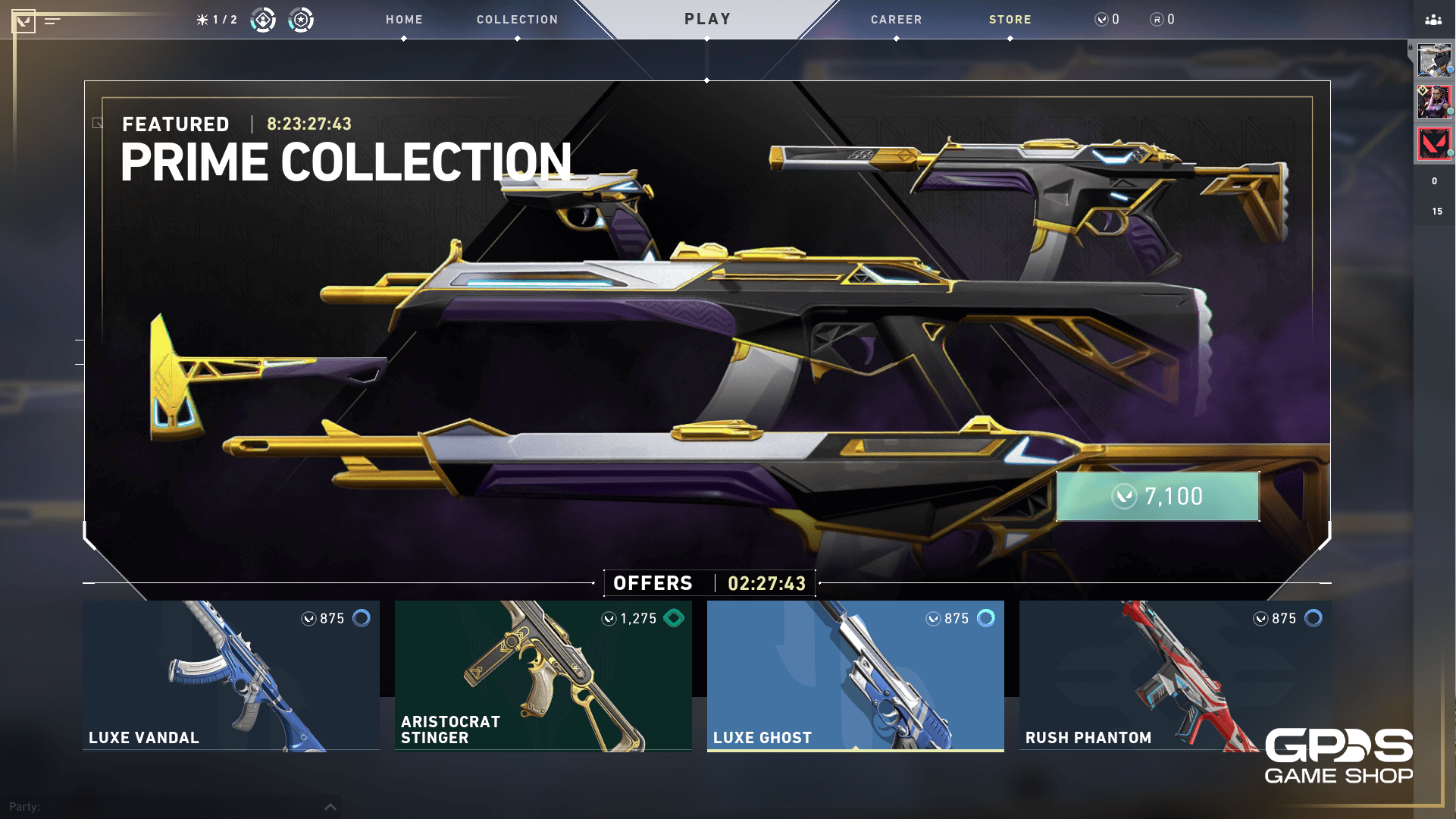Image resolution: width=1456 pixels, height=819 pixels.
Task: View the Luxe Ghost offer
Action: coord(855,675)
